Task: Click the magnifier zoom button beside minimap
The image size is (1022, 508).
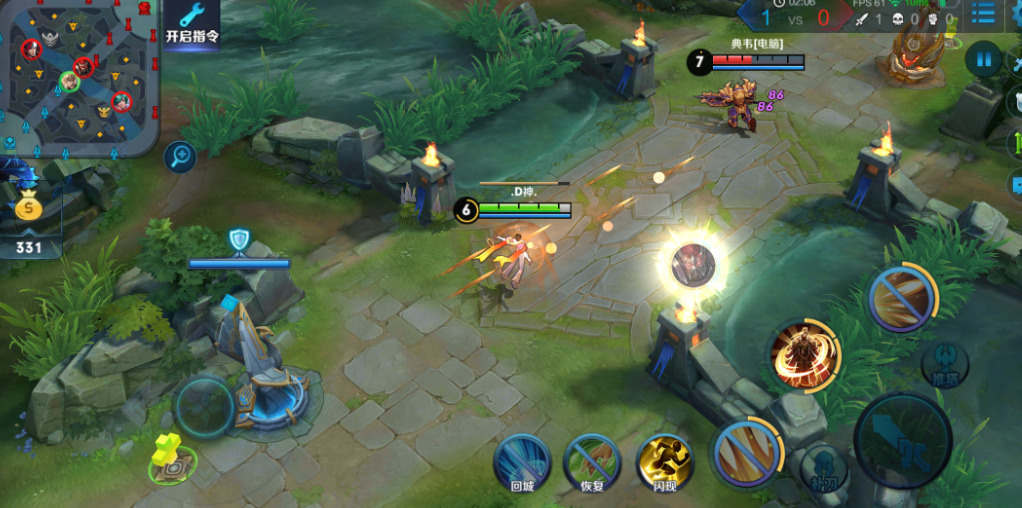Action: pos(180,156)
